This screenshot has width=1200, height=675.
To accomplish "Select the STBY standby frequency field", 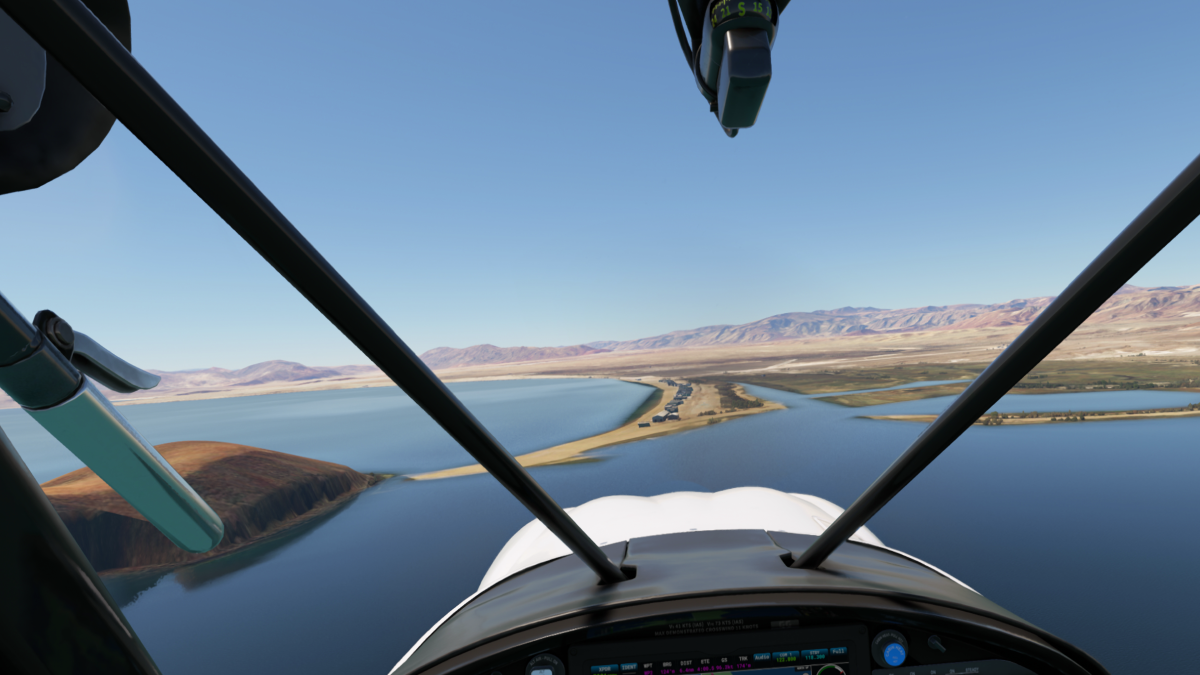I will [815, 654].
